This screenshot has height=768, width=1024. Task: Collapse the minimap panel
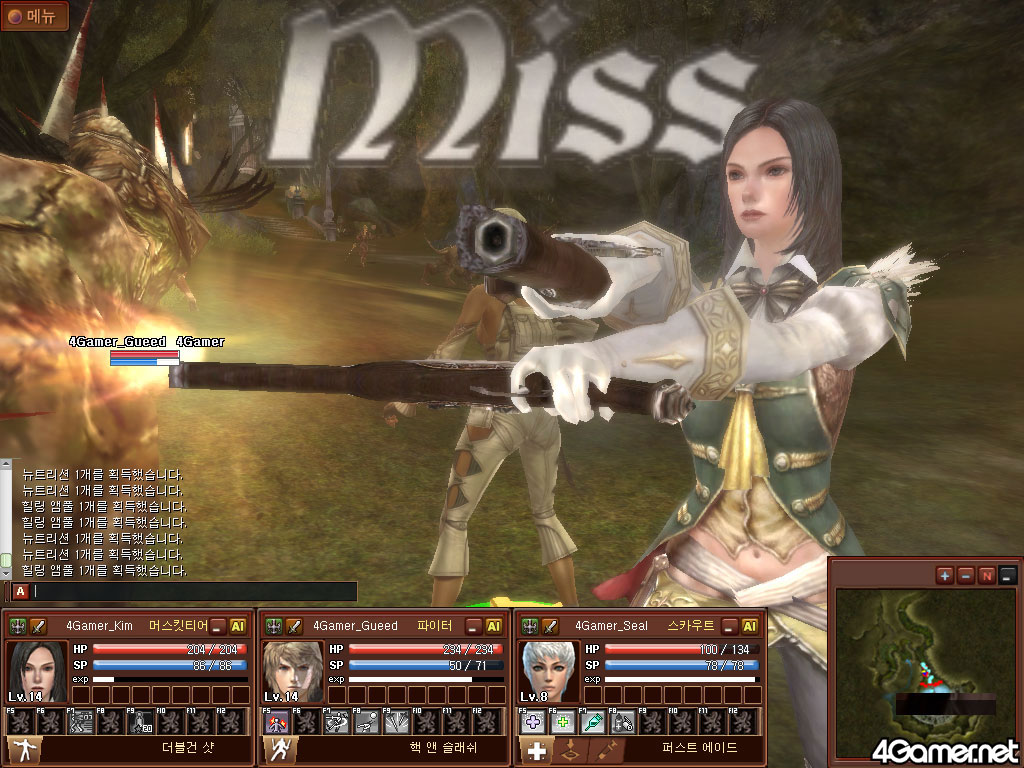pos(1008,575)
